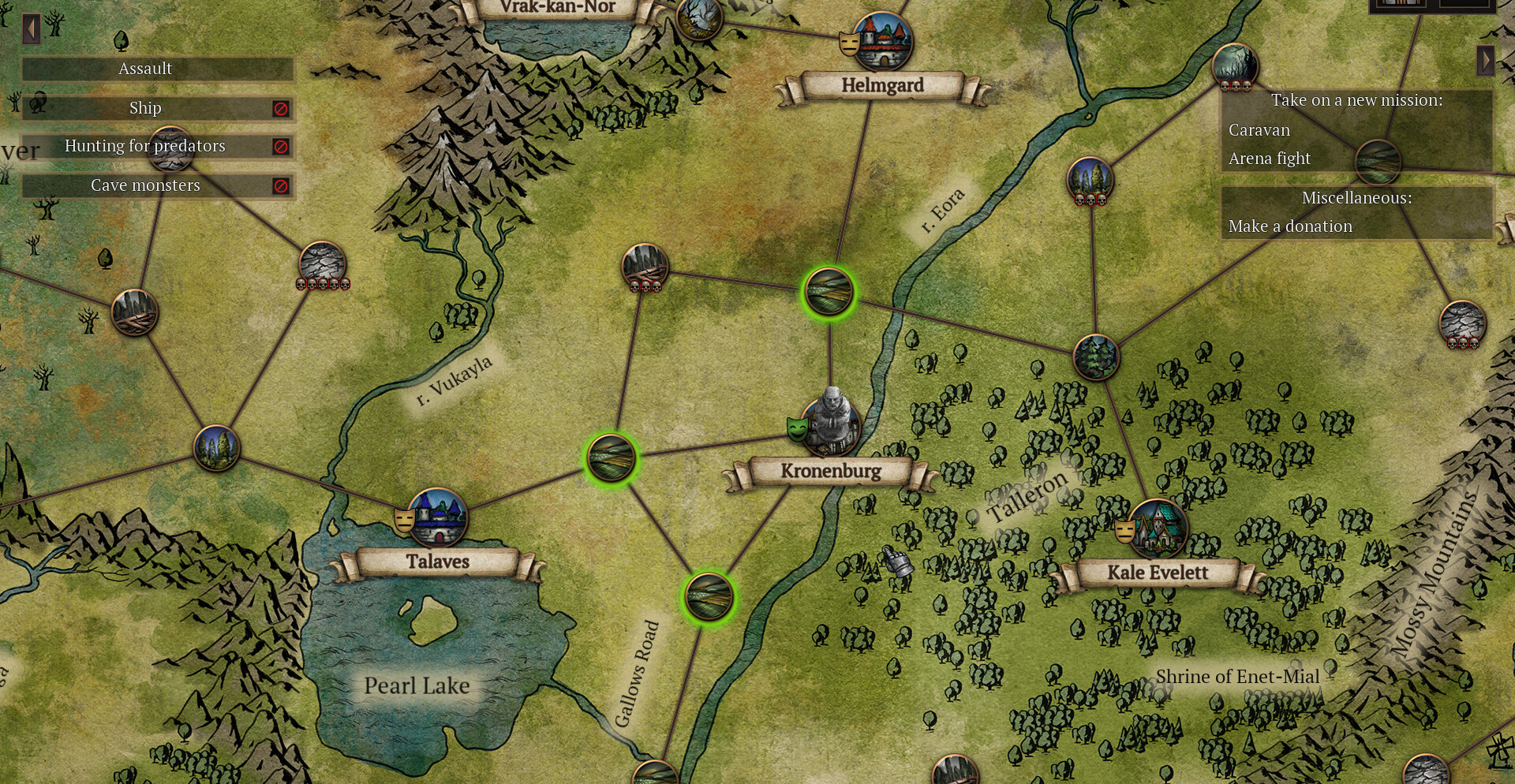Viewport: 1515px width, 784px height.
Task: Select the five-skull wasteland node
Action: tap(322, 263)
